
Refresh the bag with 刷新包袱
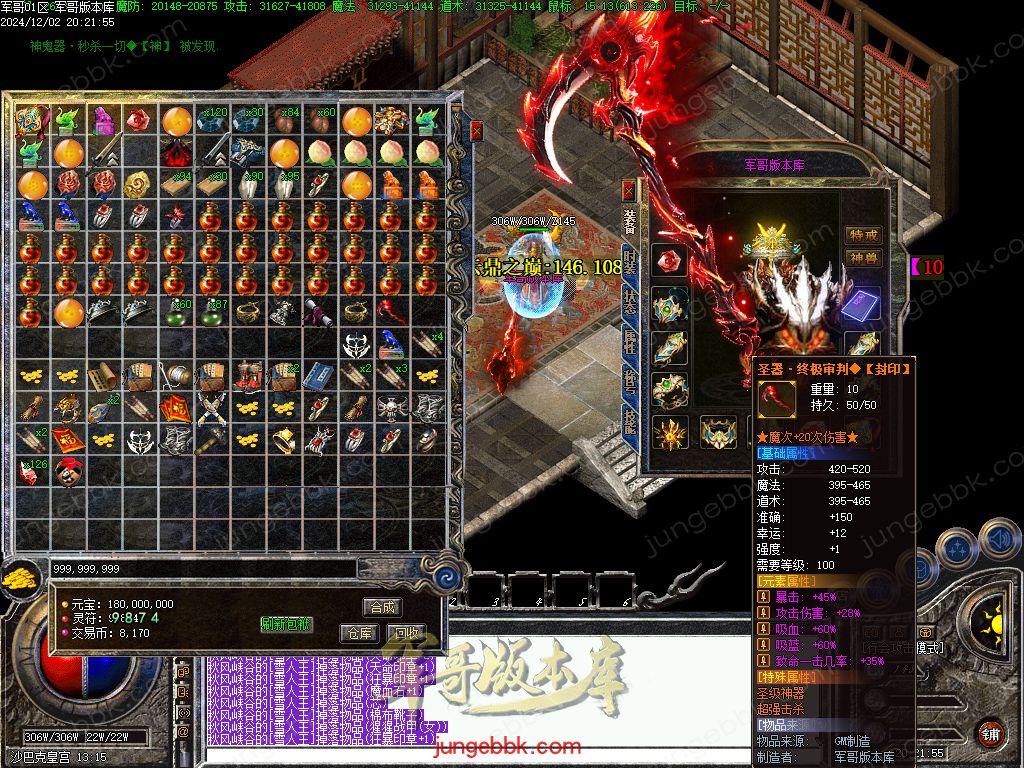[x=287, y=624]
